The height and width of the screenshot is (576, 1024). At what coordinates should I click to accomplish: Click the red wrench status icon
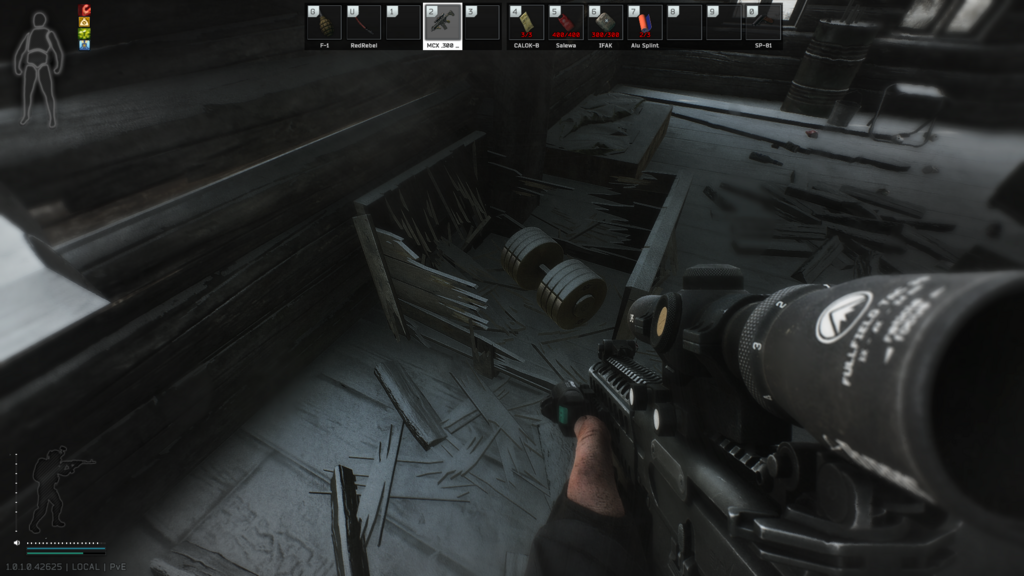(x=84, y=10)
